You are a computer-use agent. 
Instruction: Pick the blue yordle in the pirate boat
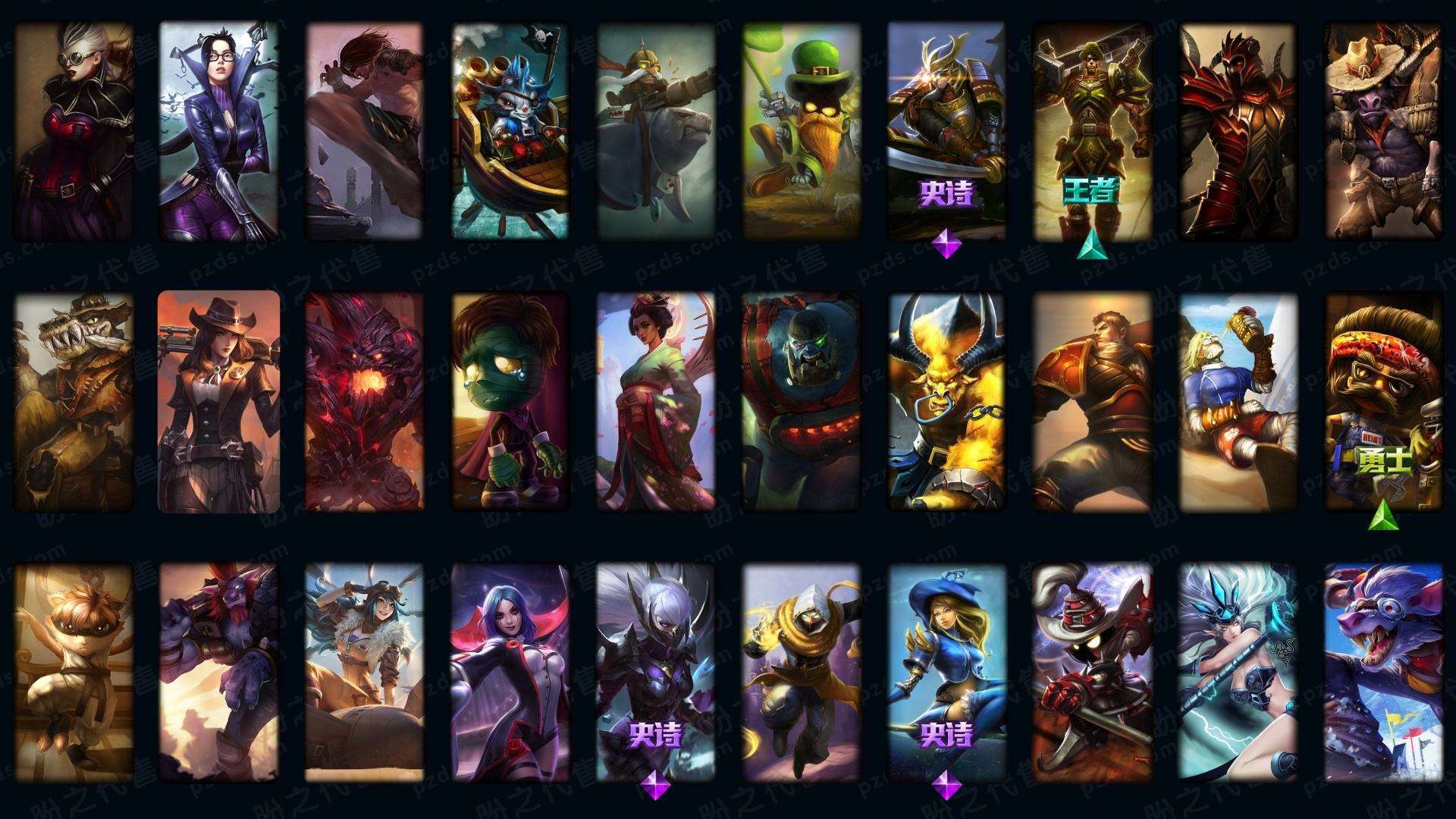[510, 130]
